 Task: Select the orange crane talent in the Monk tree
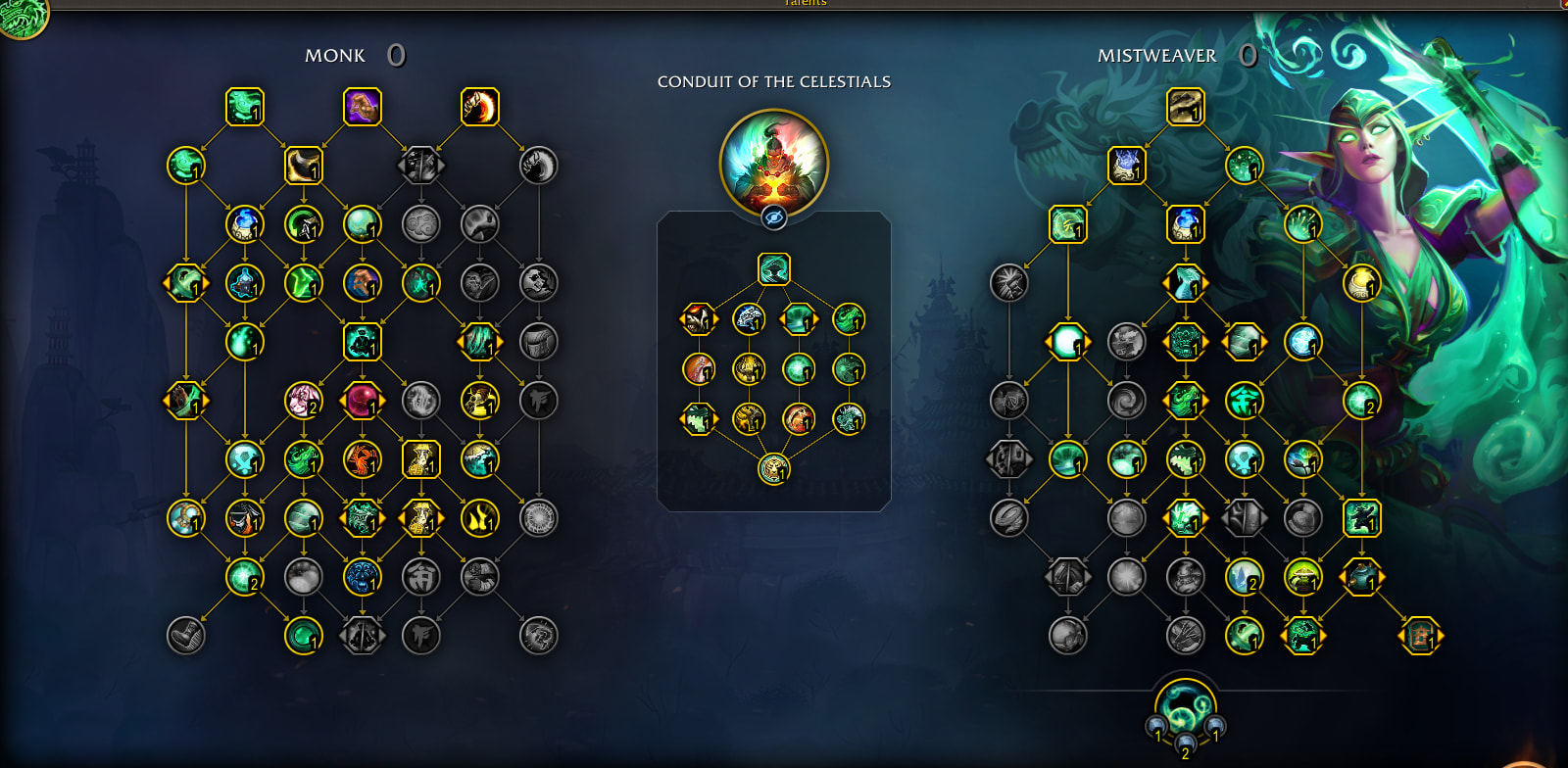coord(362,459)
